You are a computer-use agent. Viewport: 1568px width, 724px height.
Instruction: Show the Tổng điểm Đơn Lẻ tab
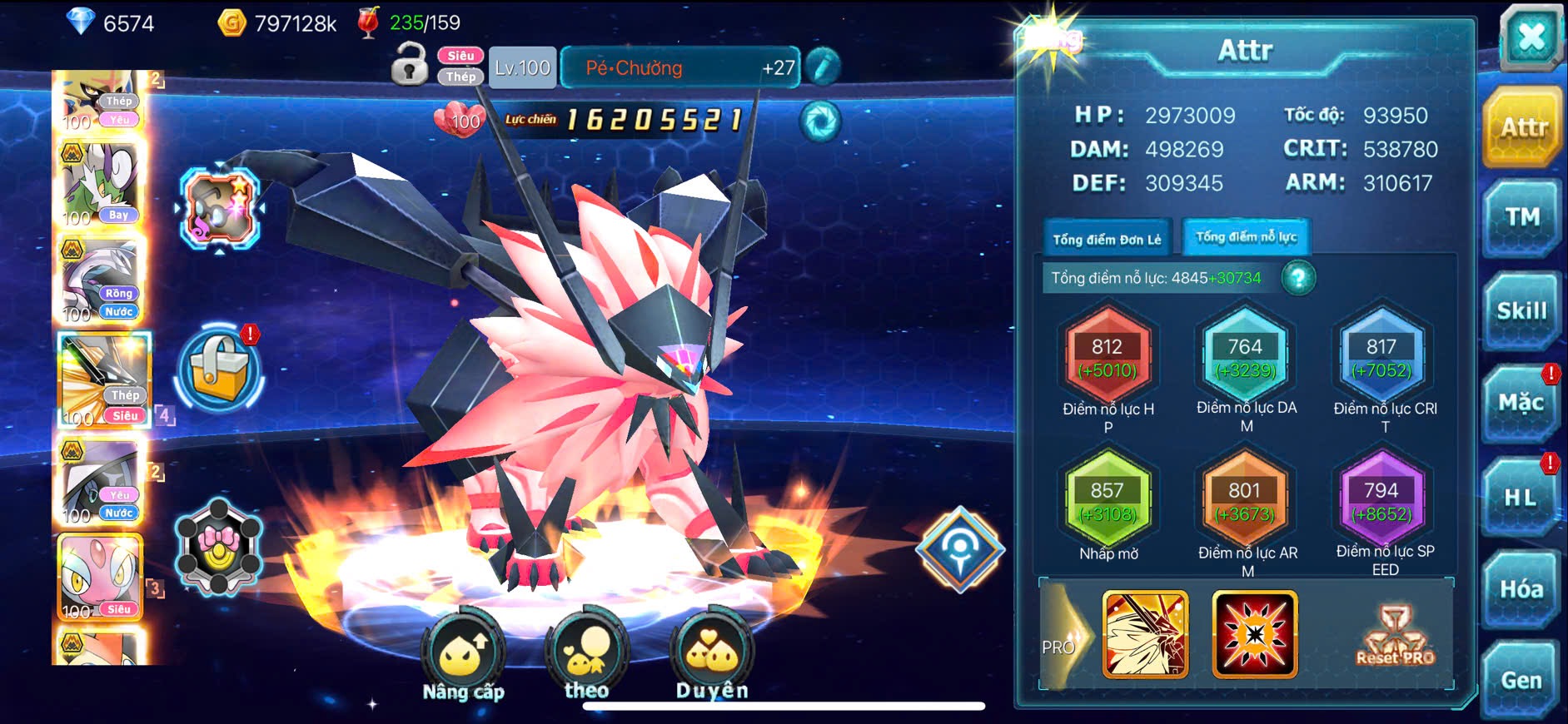pyautogui.click(x=1107, y=240)
